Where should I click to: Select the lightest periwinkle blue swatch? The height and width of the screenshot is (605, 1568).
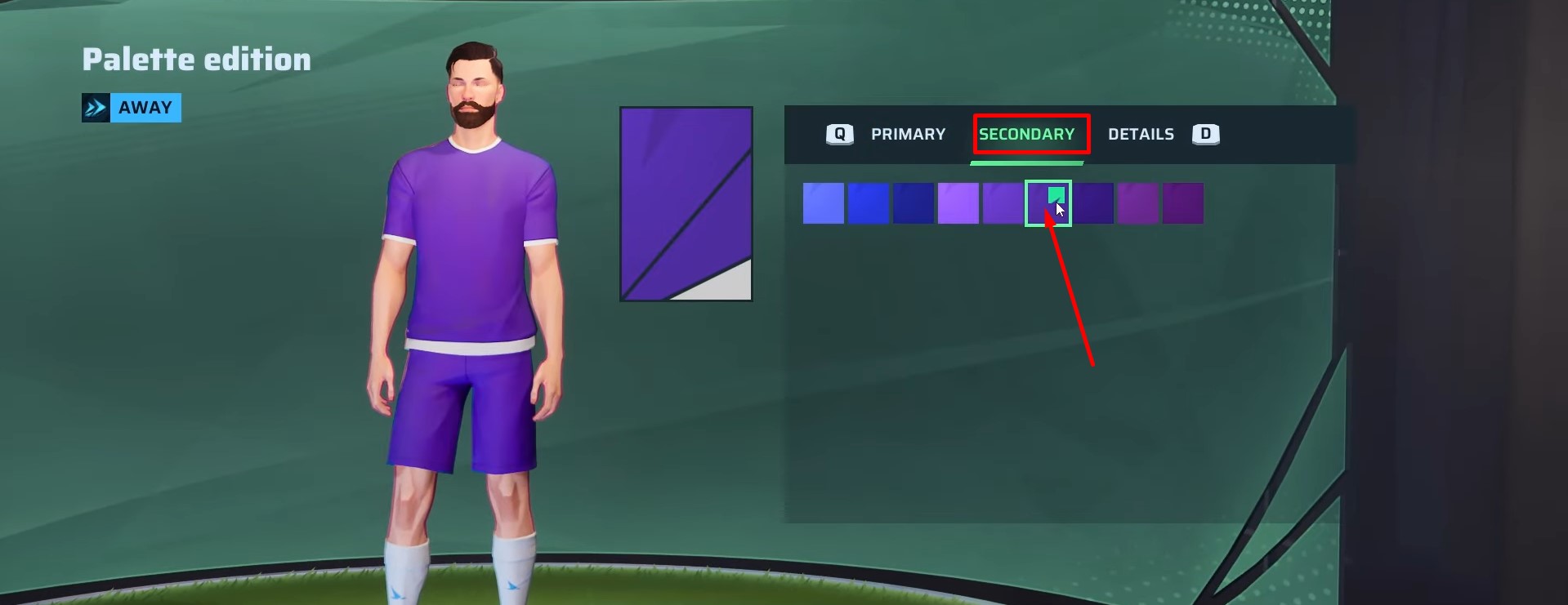click(x=824, y=202)
